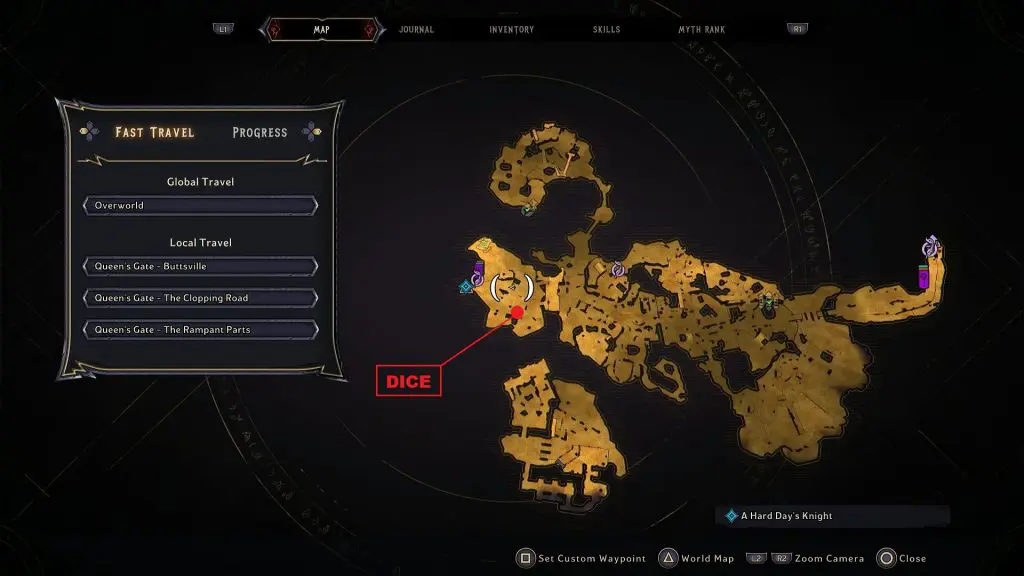The image size is (1024, 576).
Task: Click the red Dice marker on map
Action: tap(518, 313)
